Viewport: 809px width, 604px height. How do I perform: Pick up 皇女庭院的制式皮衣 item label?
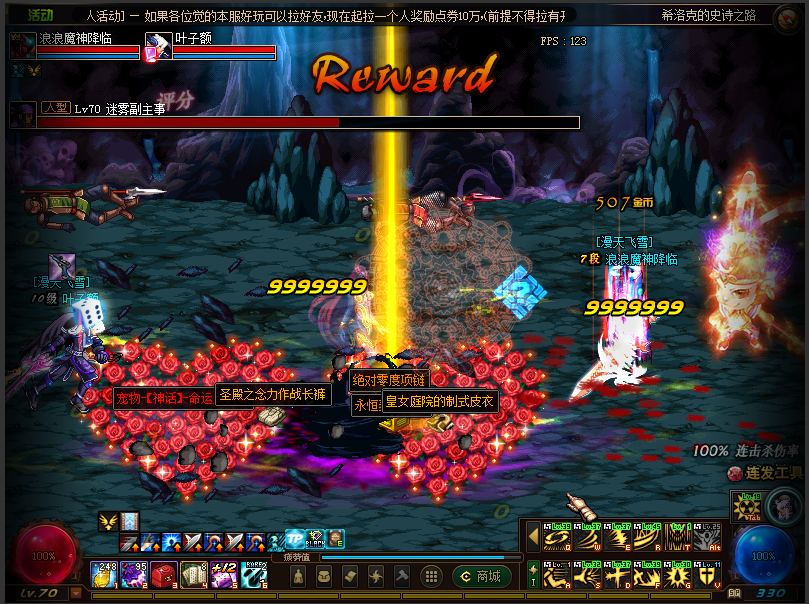tap(439, 402)
